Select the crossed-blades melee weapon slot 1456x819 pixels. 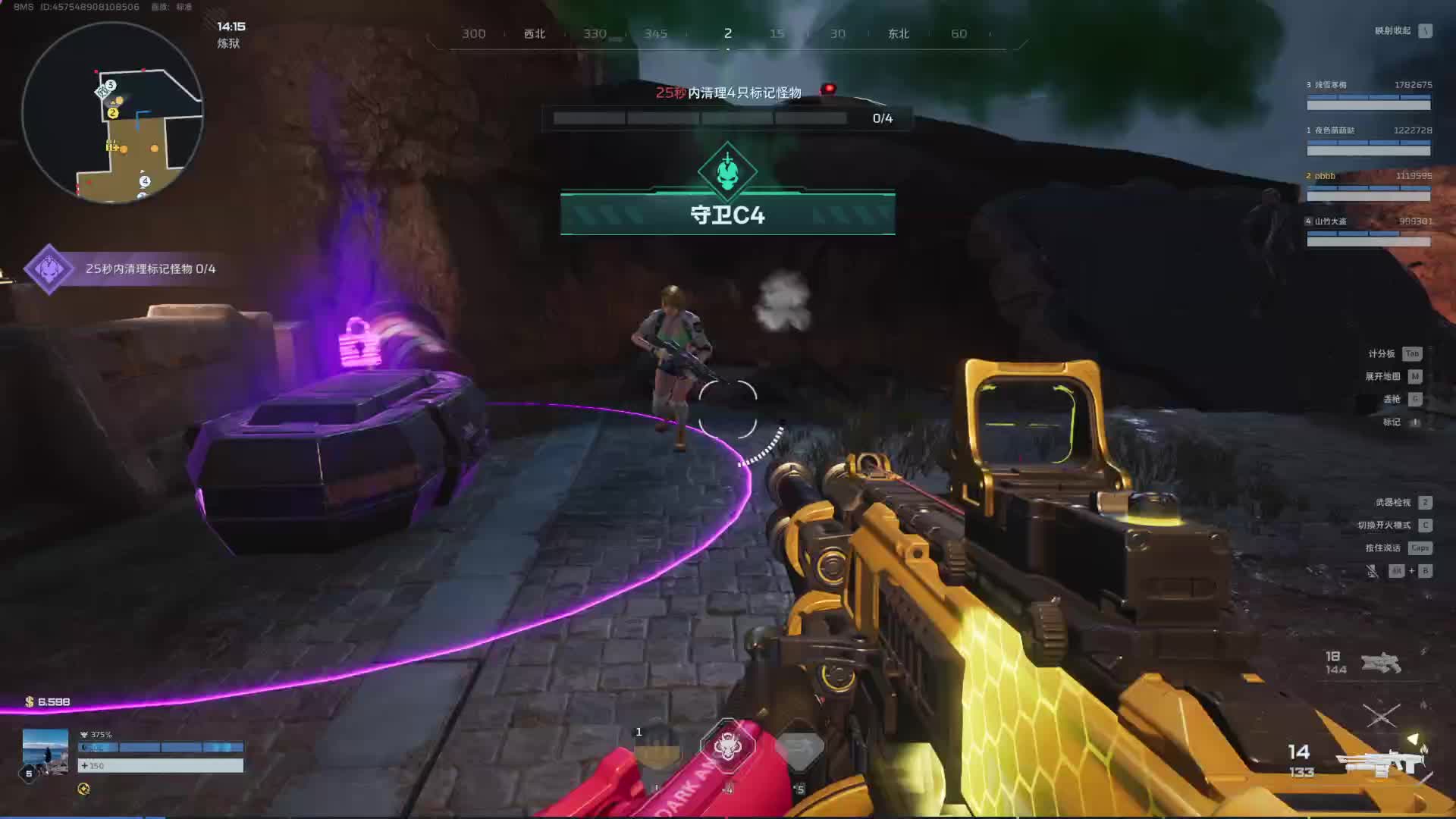[x=1382, y=715]
